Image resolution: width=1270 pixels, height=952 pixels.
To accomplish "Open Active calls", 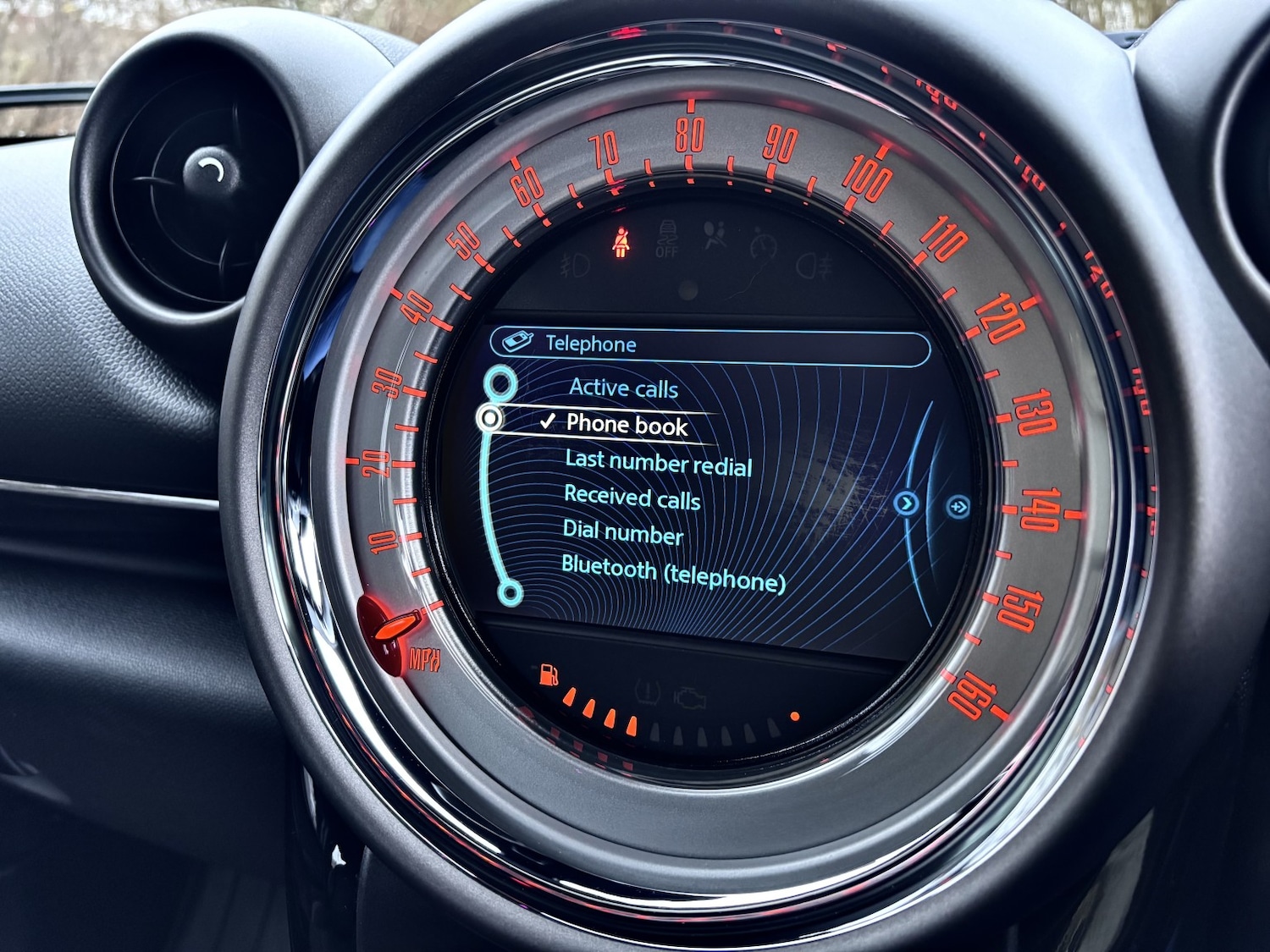I will 623,389.
